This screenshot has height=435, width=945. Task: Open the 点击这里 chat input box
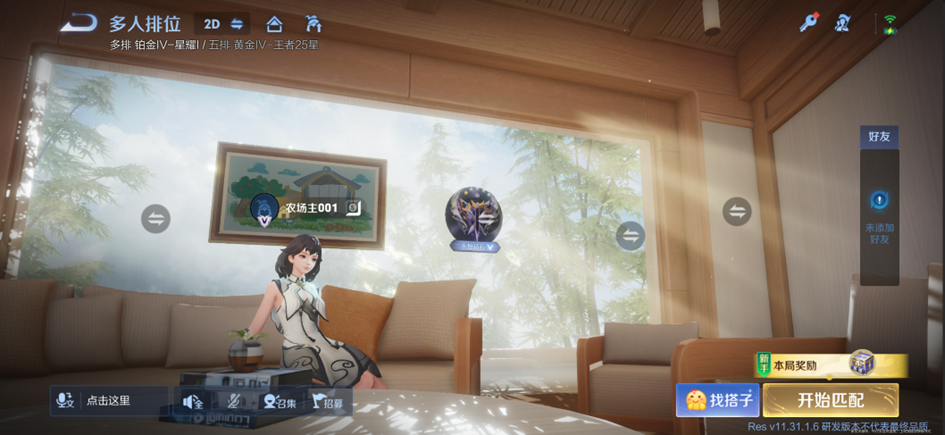tap(122, 400)
